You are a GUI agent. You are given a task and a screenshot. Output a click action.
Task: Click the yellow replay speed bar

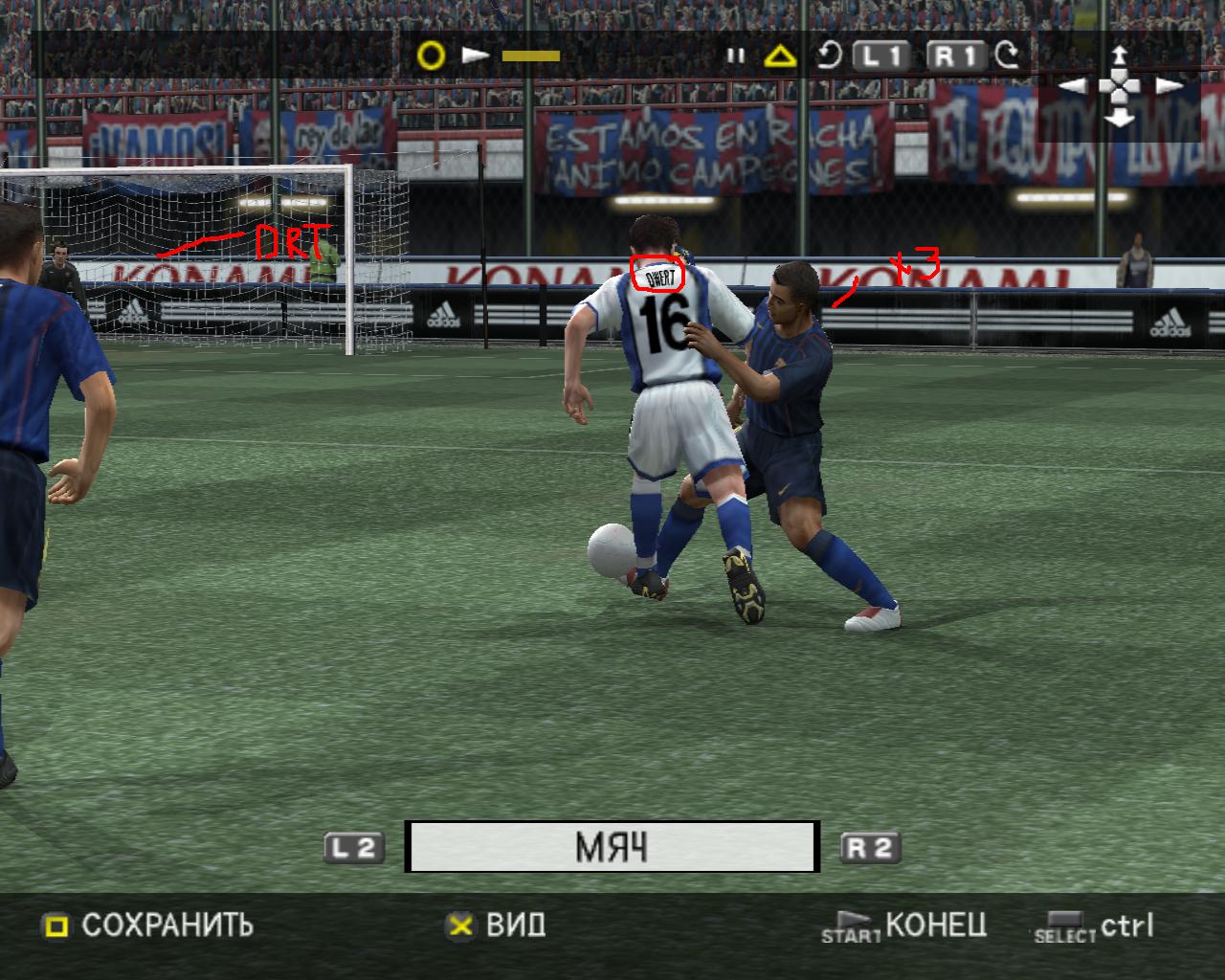coord(530,56)
